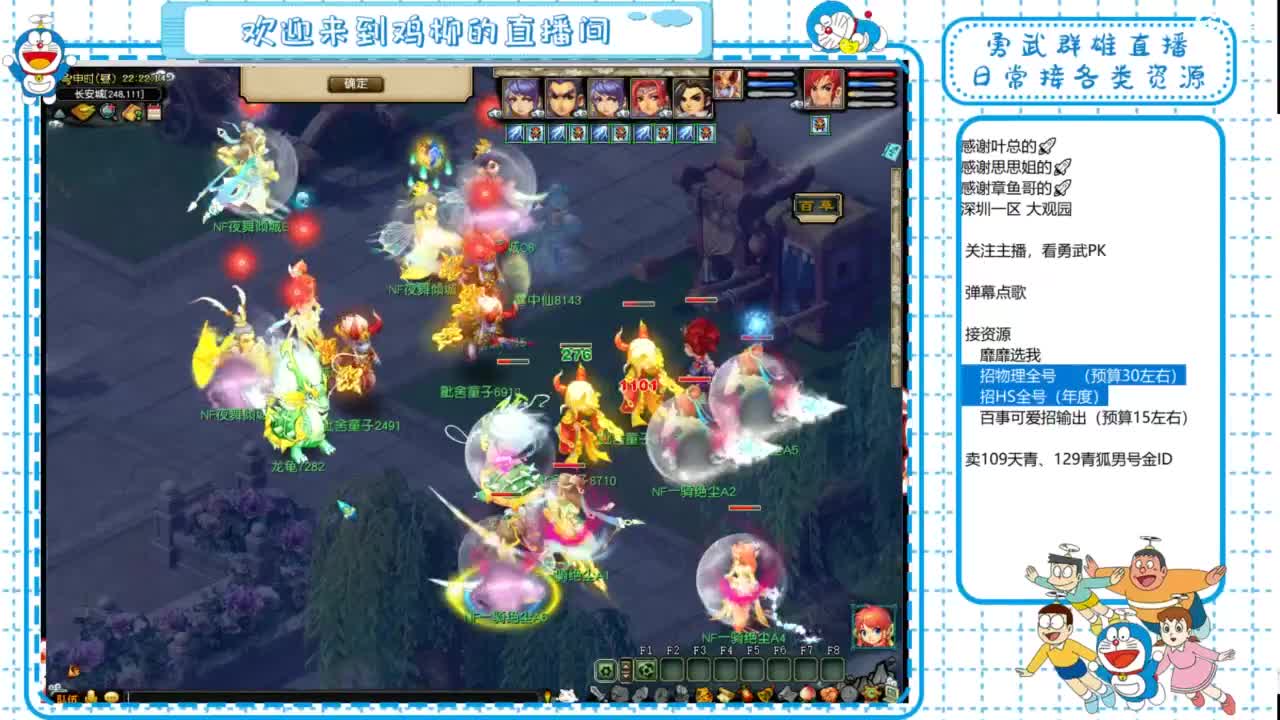Image resolution: width=1280 pixels, height=720 pixels.
Task: Expand the skill bar with the up arrow
Action: point(625,665)
